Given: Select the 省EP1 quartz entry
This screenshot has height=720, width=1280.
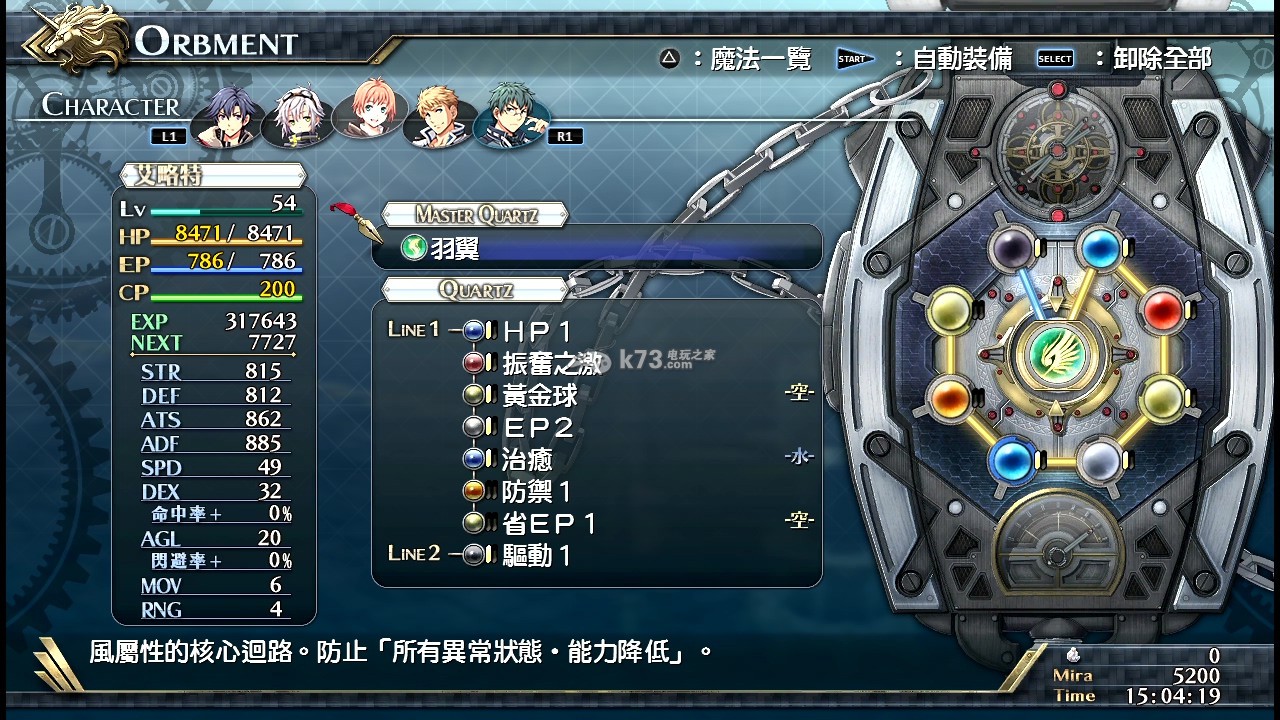Looking at the screenshot, I should pyautogui.click(x=549, y=523).
